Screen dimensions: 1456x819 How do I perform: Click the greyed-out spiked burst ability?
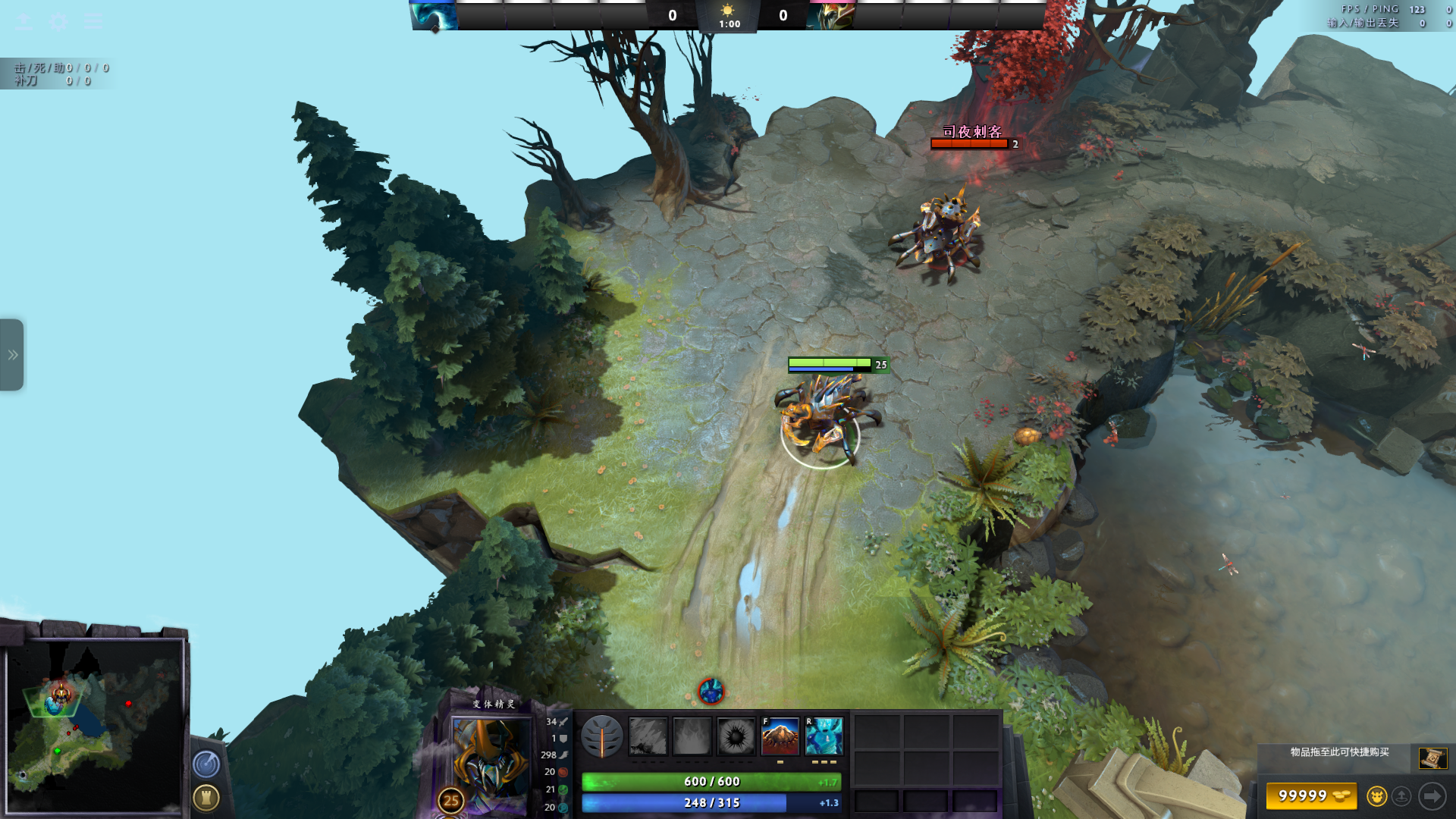pos(736,736)
